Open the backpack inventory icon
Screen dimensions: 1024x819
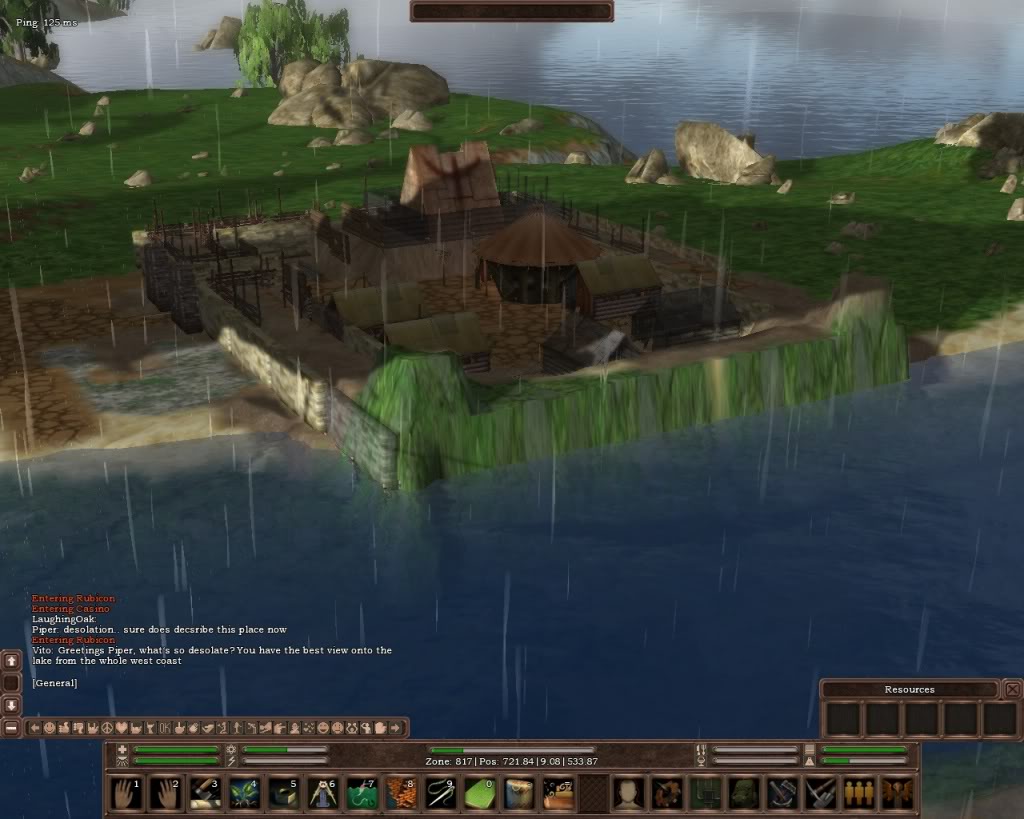[x=743, y=794]
